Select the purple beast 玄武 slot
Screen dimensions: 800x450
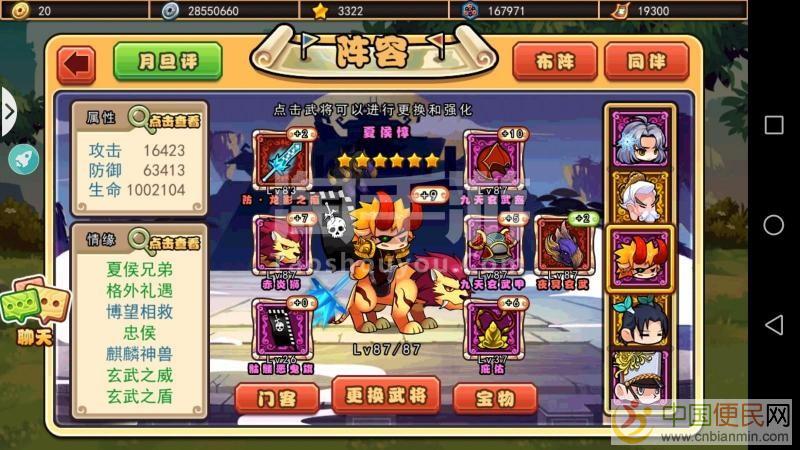[x=562, y=244]
